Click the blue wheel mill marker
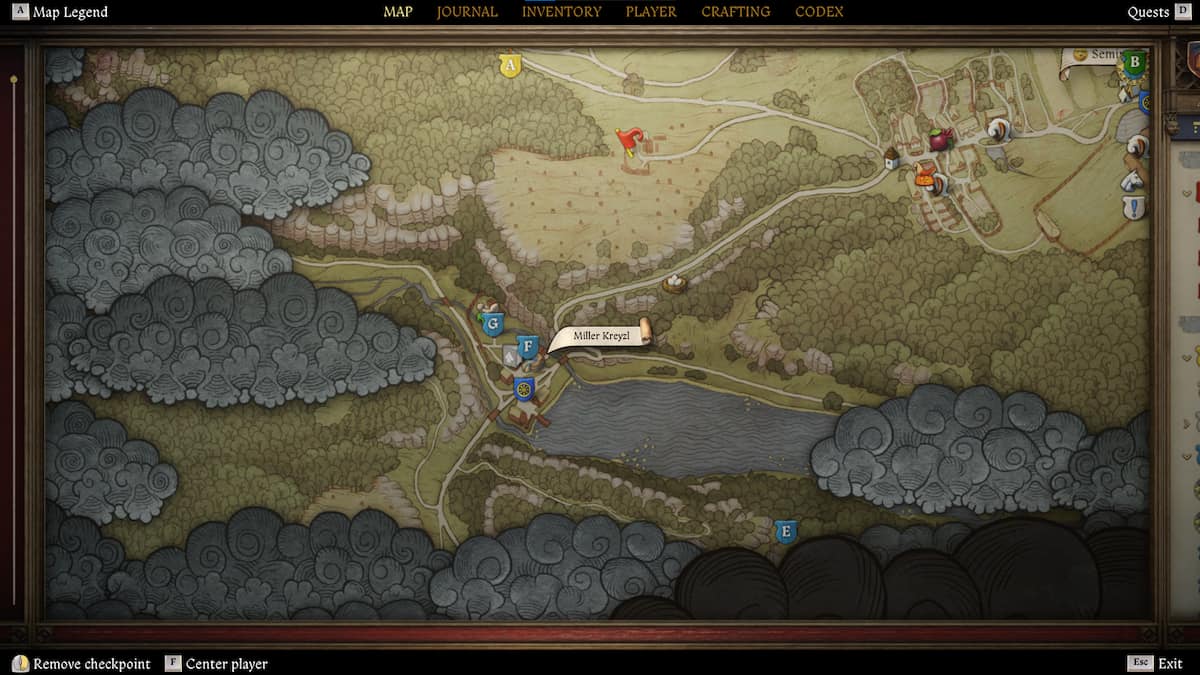1200x675 pixels. (x=523, y=388)
